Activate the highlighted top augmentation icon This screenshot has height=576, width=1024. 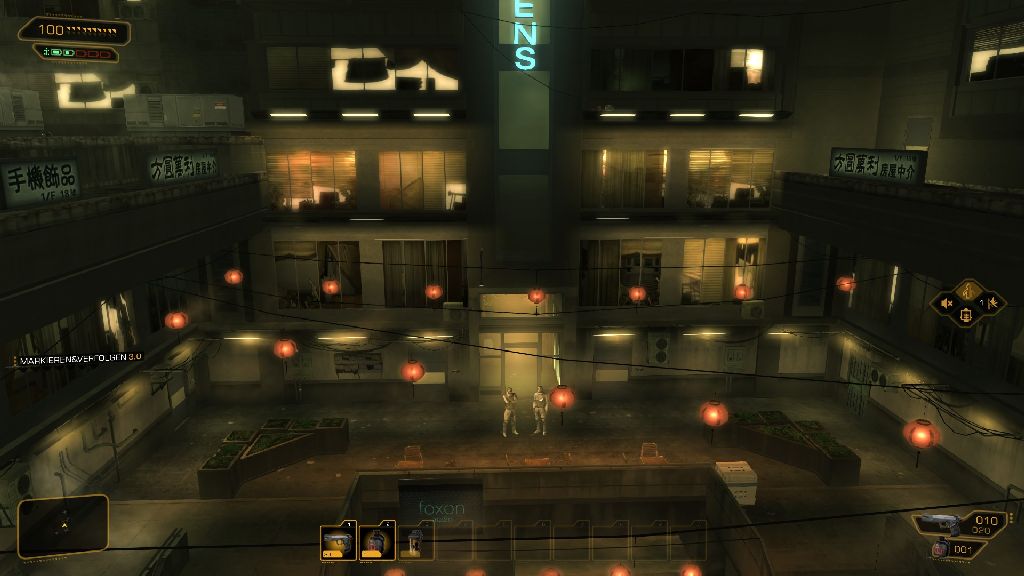tap(967, 289)
